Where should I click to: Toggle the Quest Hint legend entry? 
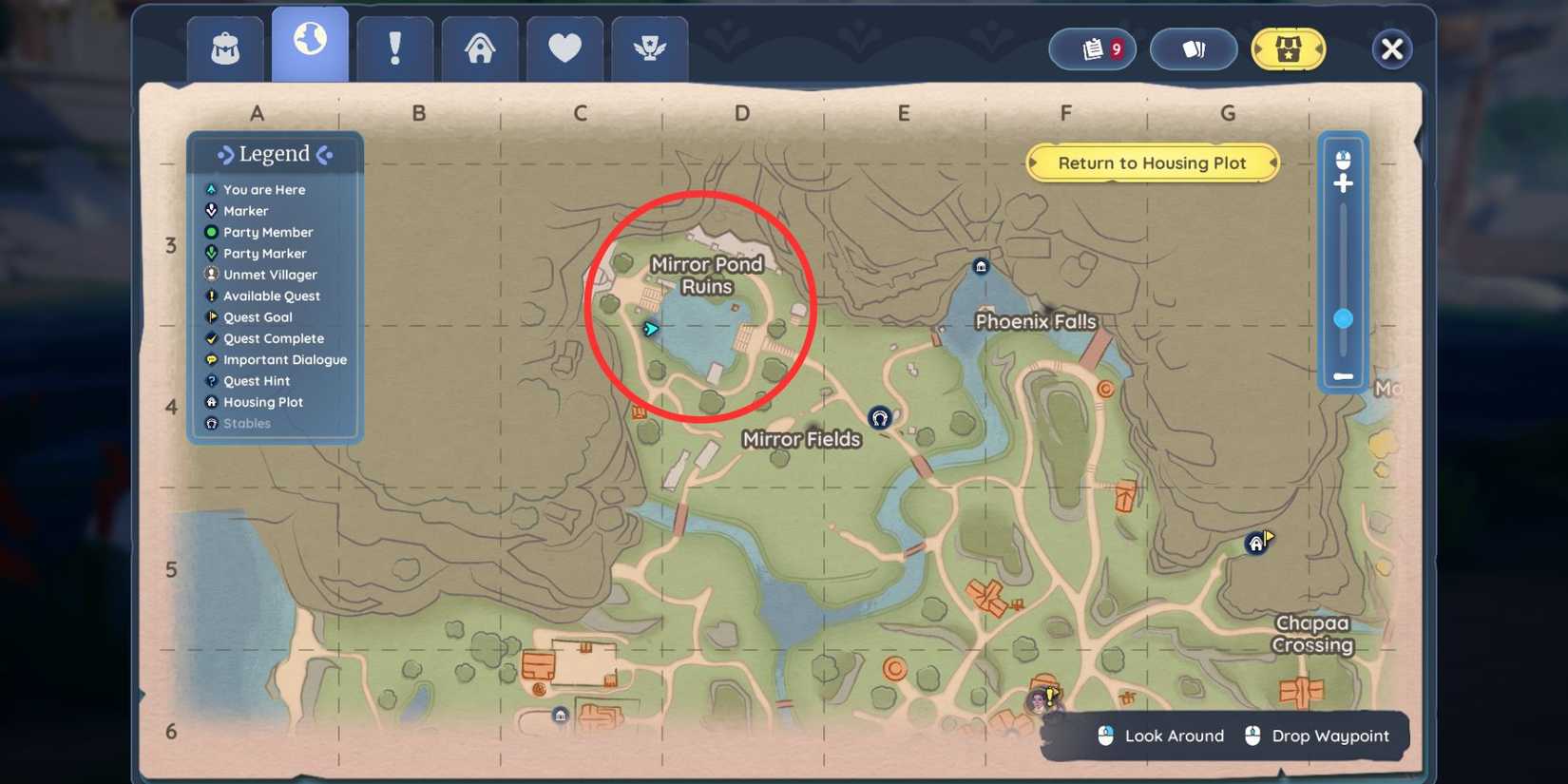pos(255,380)
